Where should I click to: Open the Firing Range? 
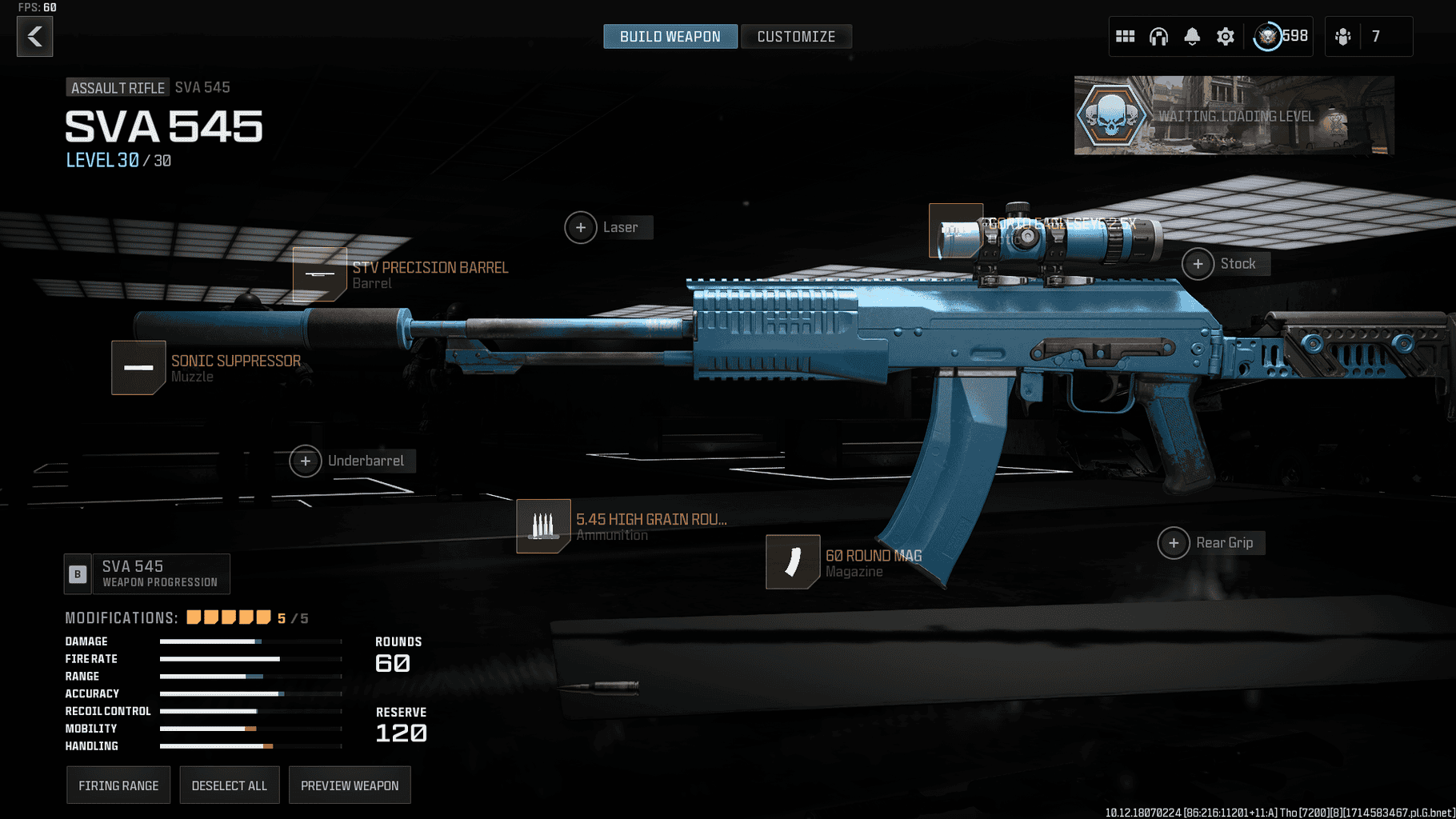(x=118, y=785)
